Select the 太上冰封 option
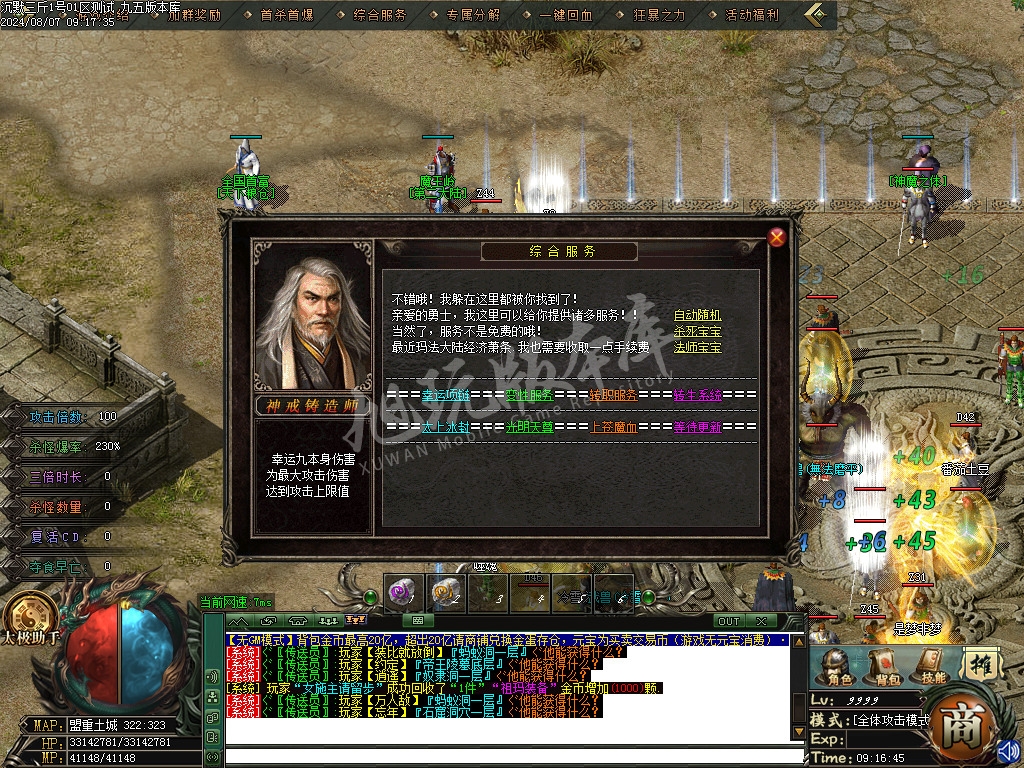 click(x=445, y=427)
